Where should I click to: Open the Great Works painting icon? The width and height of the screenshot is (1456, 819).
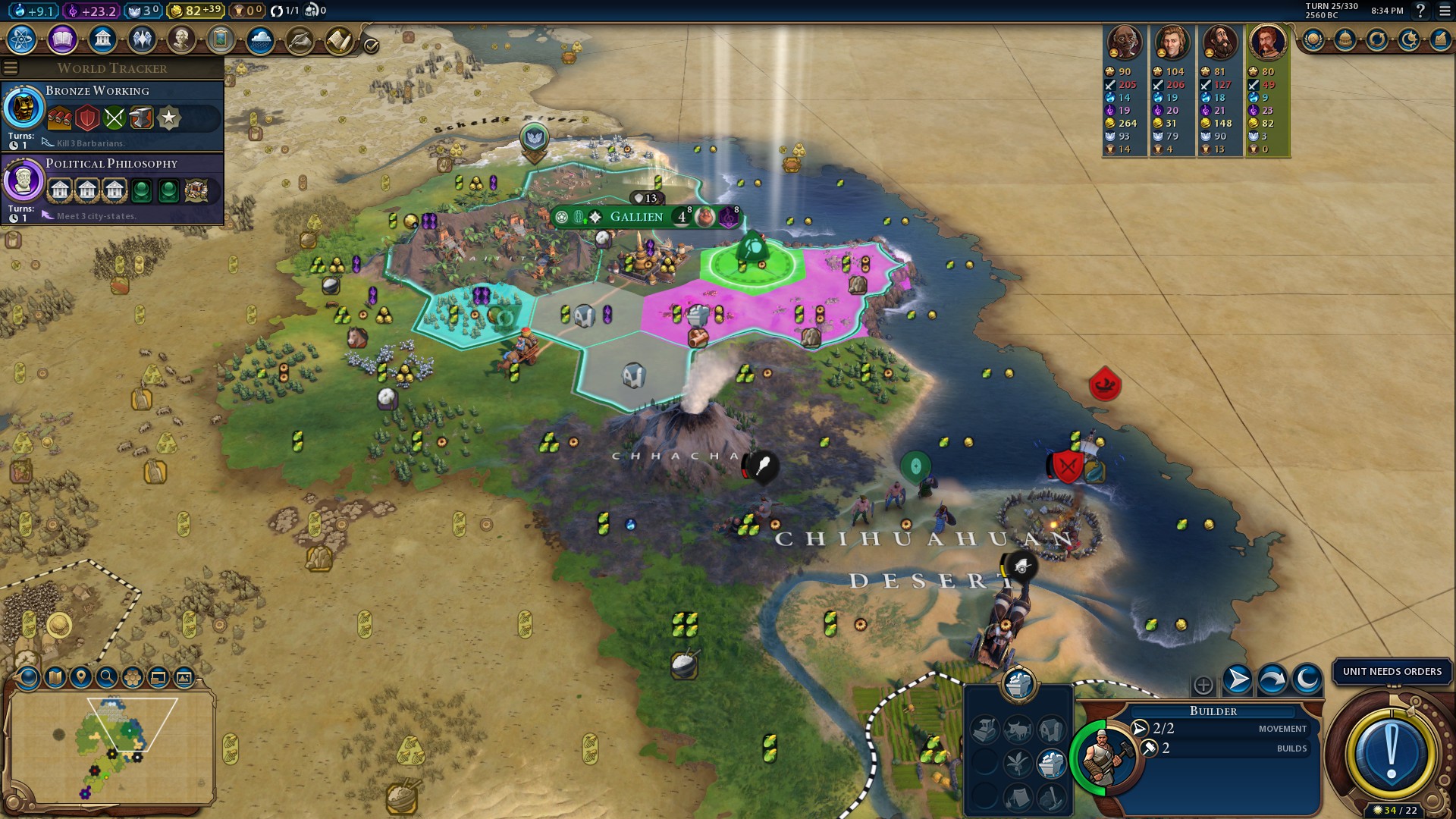221,39
